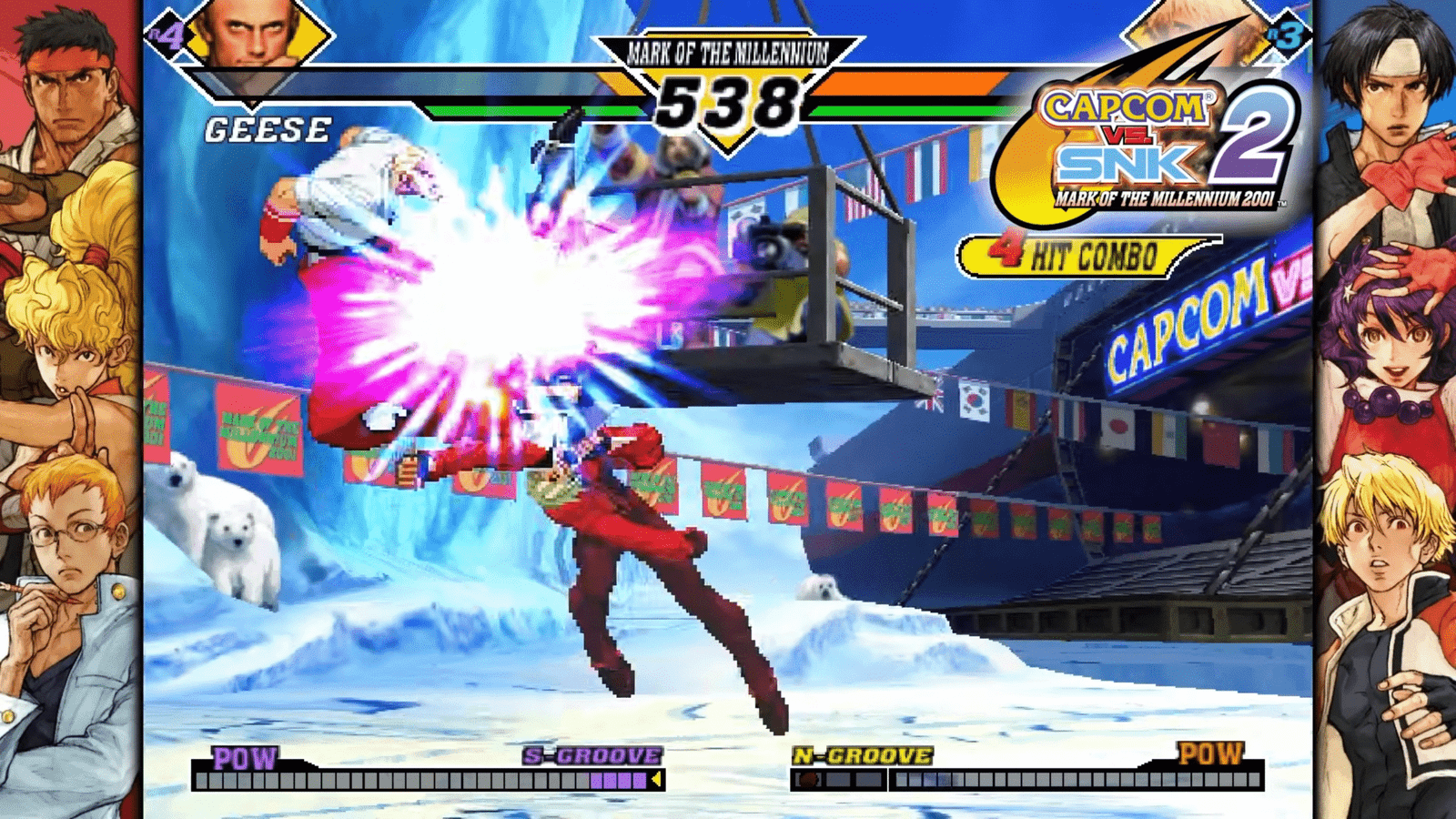Select the N-Groove label
1456x819 pixels.
pyautogui.click(x=863, y=756)
